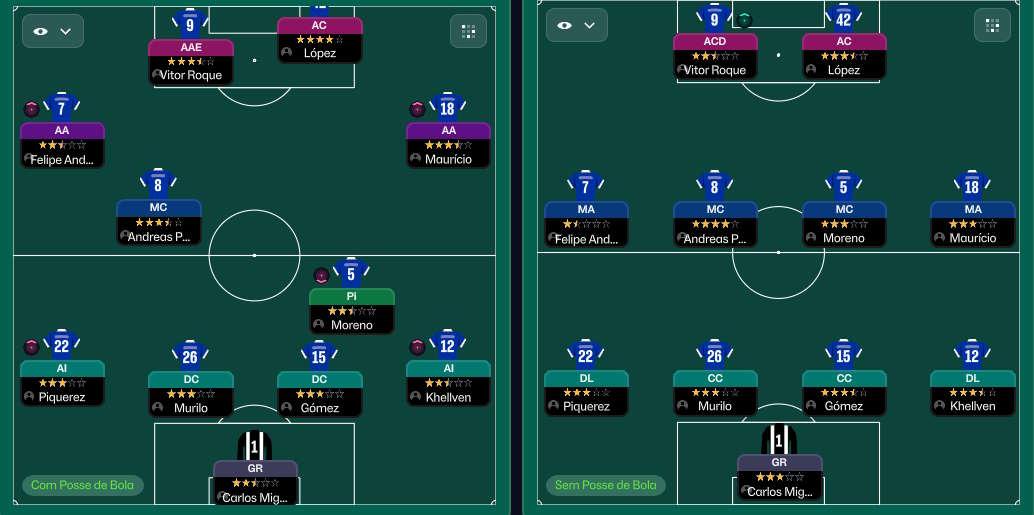Viewport: 1034px width, 515px height.
Task: Select Vítor Roque's AAE position card
Action: [190, 61]
